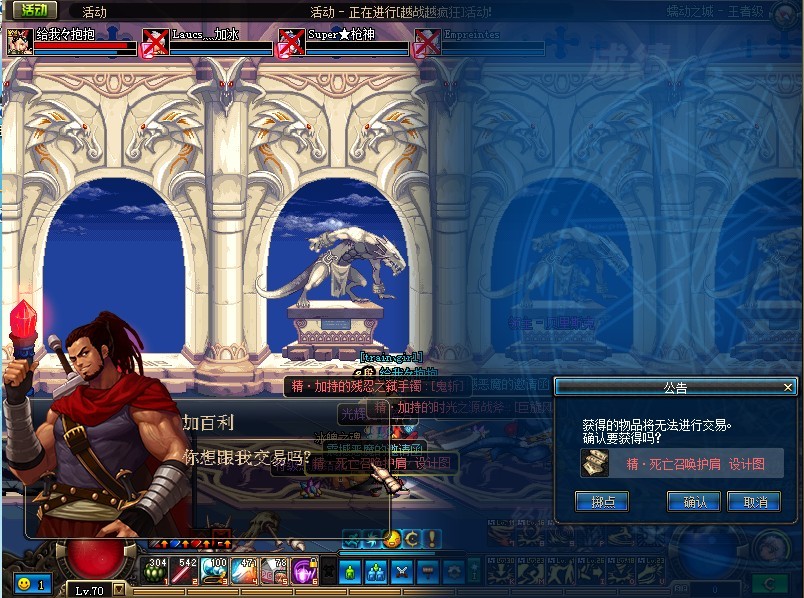Use the purple swirl quick slot item
This screenshot has width=804, height=598.
pyautogui.click(x=305, y=571)
